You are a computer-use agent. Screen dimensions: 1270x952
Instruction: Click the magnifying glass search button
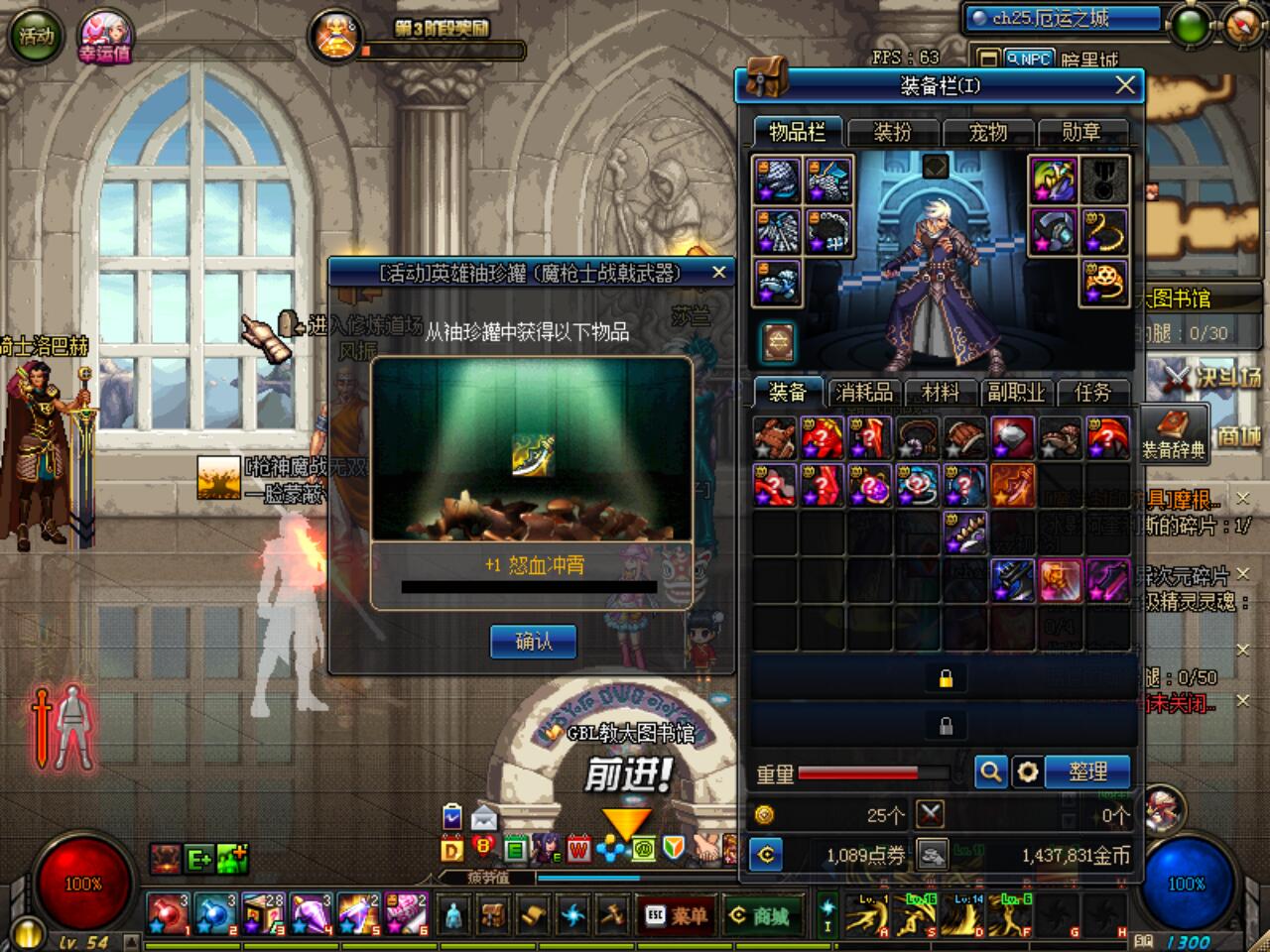pyautogui.click(x=990, y=772)
